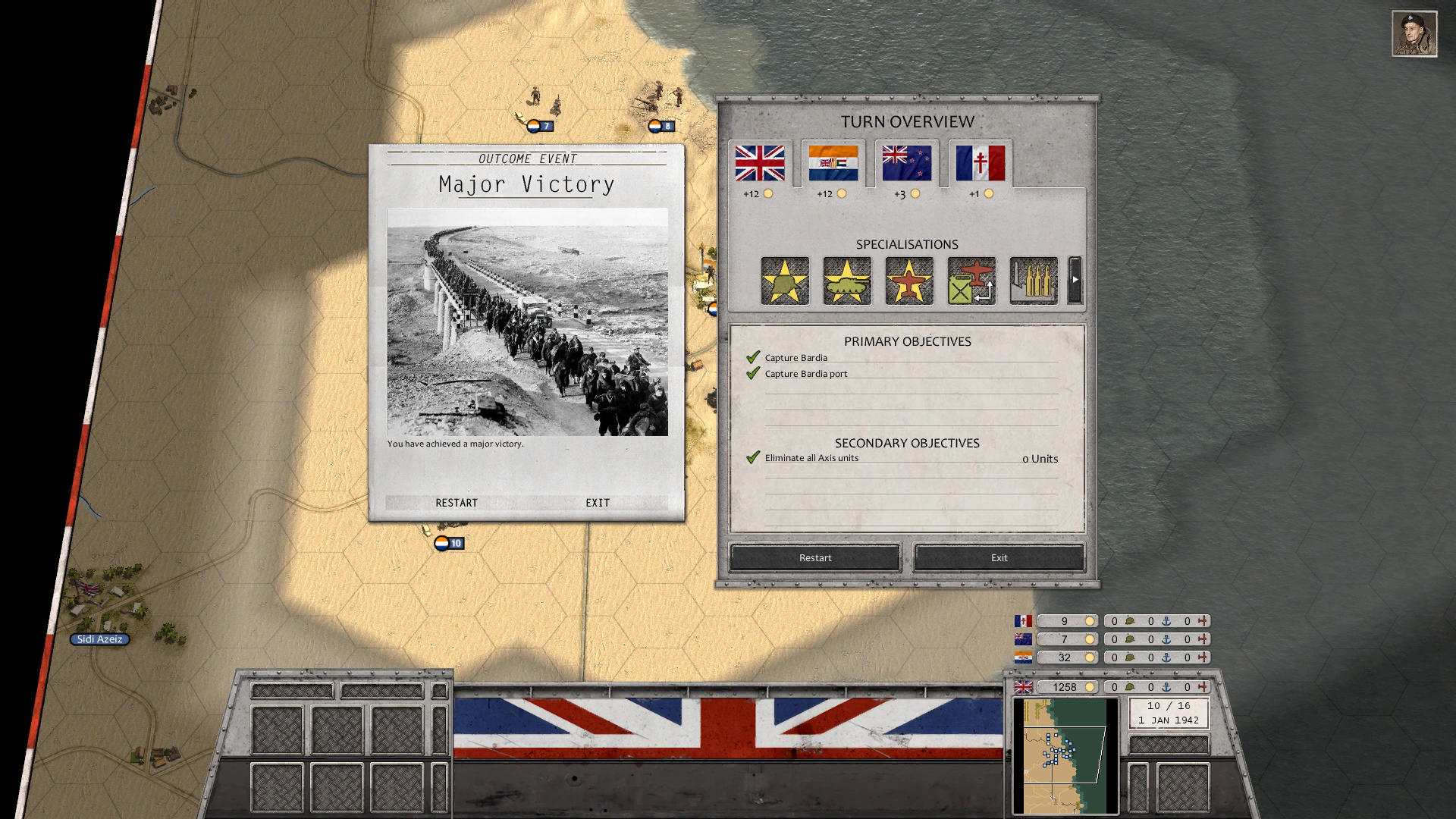Click the fuel and air transfer specialisation icon

[x=970, y=281]
